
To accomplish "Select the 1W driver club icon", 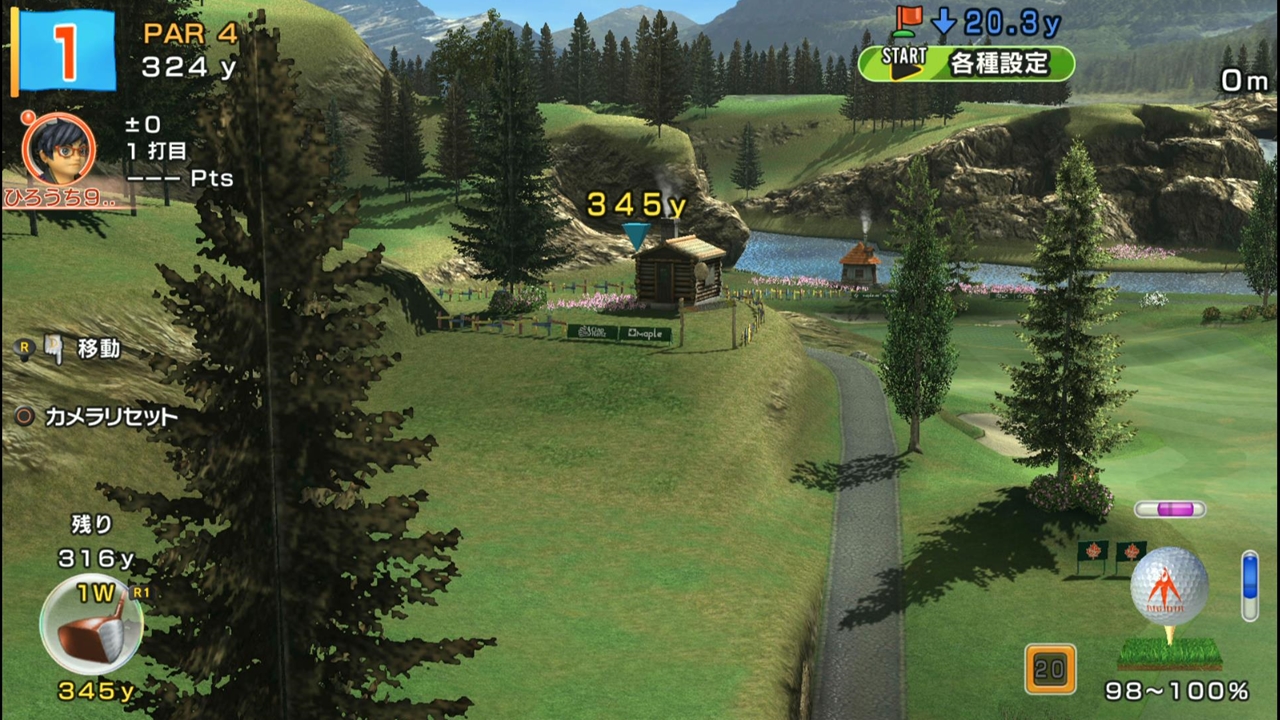I will (91, 624).
